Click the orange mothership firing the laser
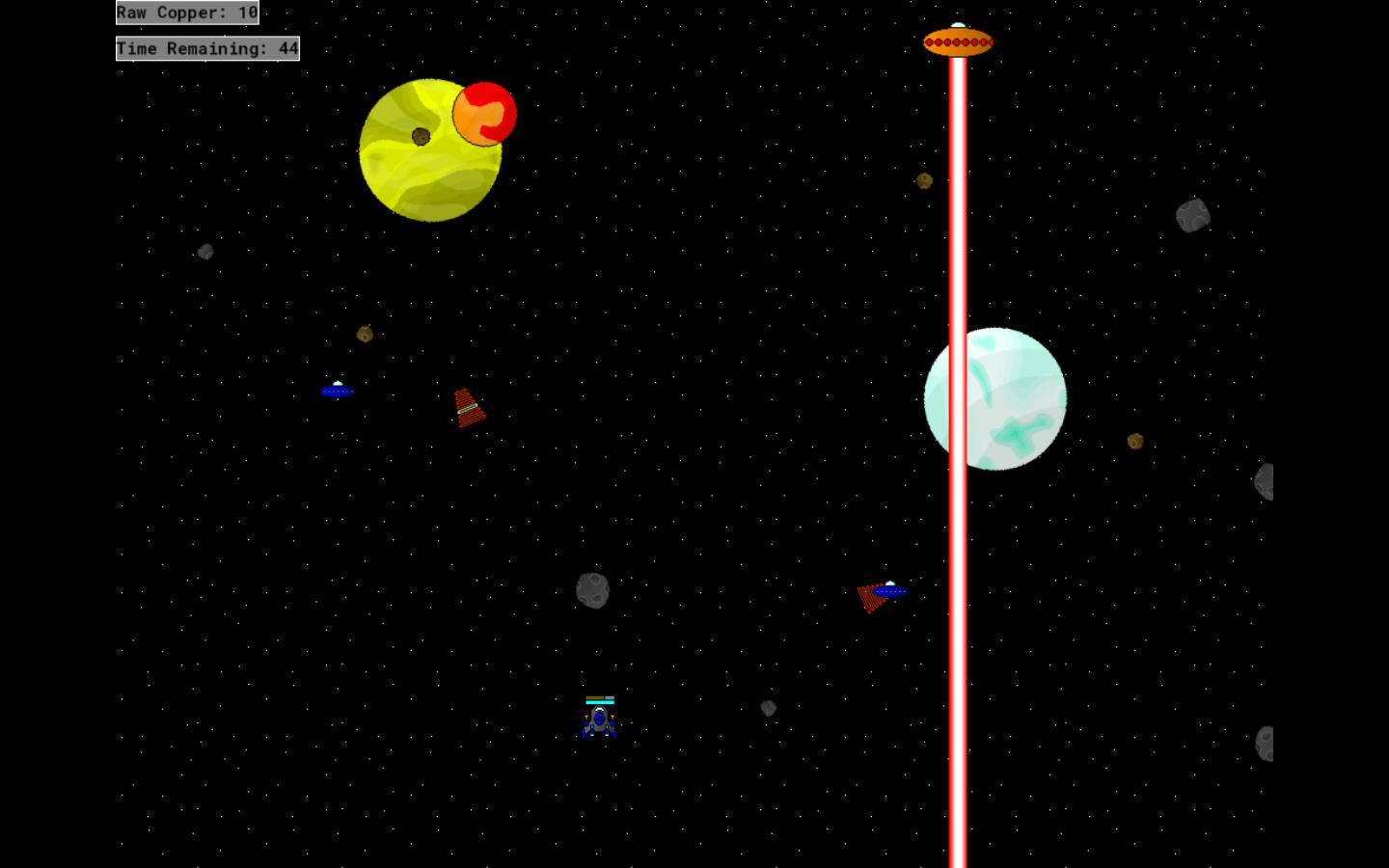 point(958,41)
